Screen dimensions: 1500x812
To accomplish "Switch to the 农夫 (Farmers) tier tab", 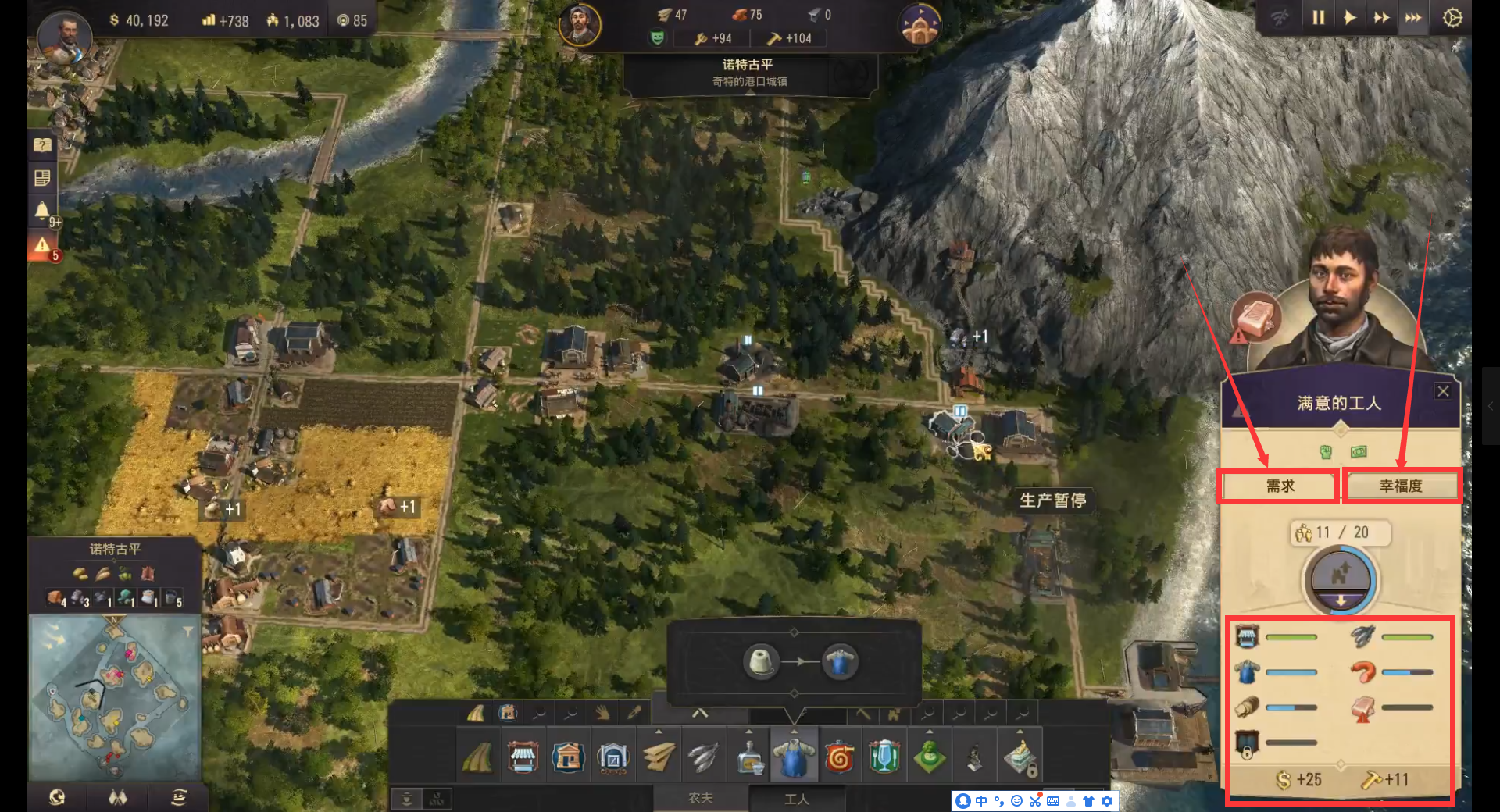I will click(700, 798).
